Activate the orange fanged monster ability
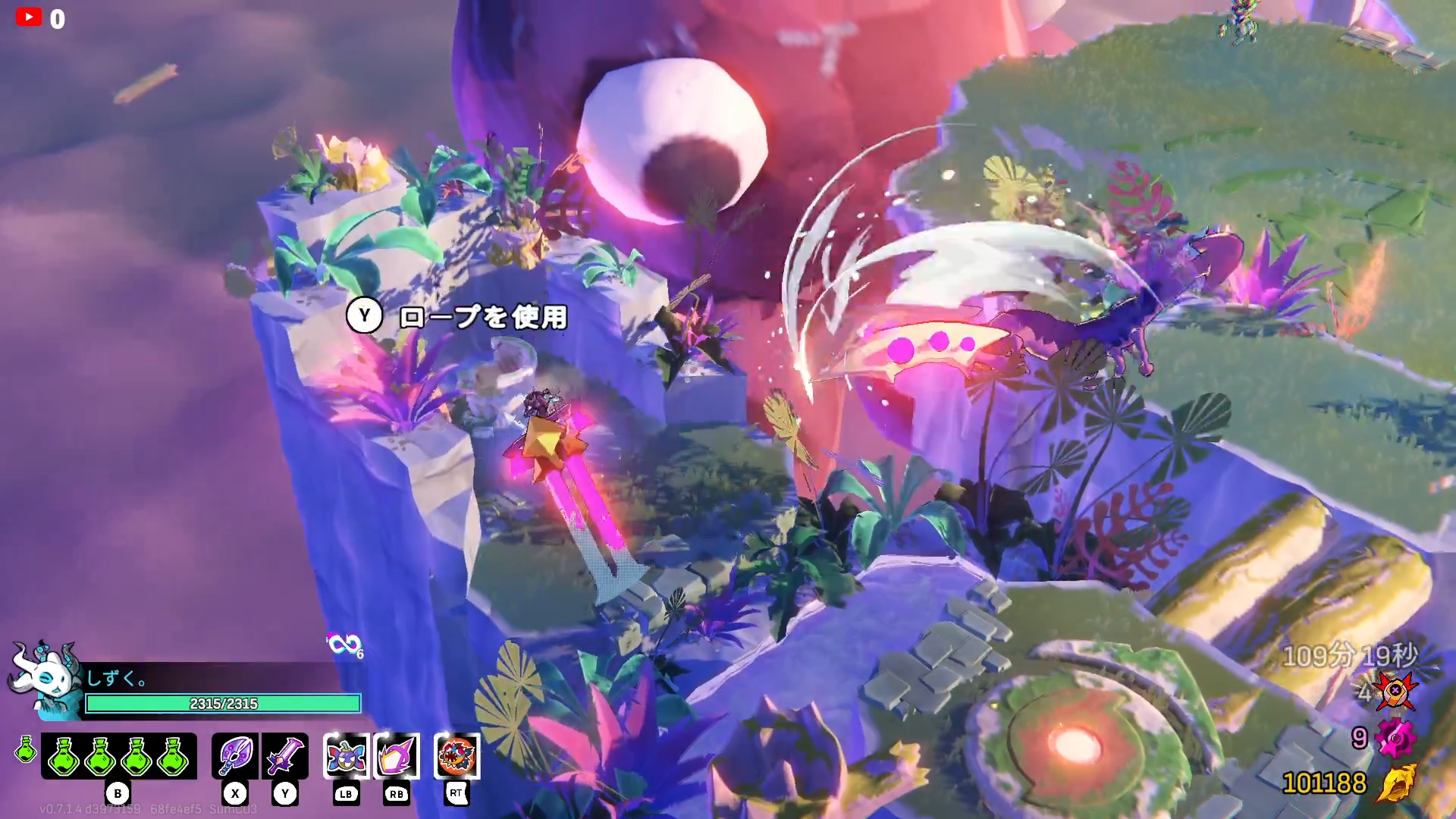This screenshot has height=819, width=1456. pyautogui.click(x=457, y=755)
